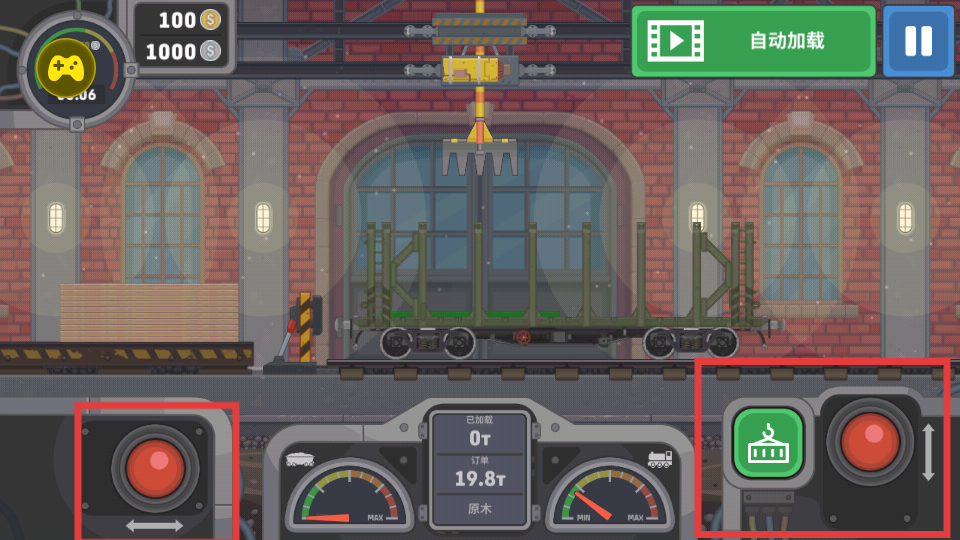960x540 pixels.
Task: Open the yellow gamepad overlay icon
Action: pos(66,68)
